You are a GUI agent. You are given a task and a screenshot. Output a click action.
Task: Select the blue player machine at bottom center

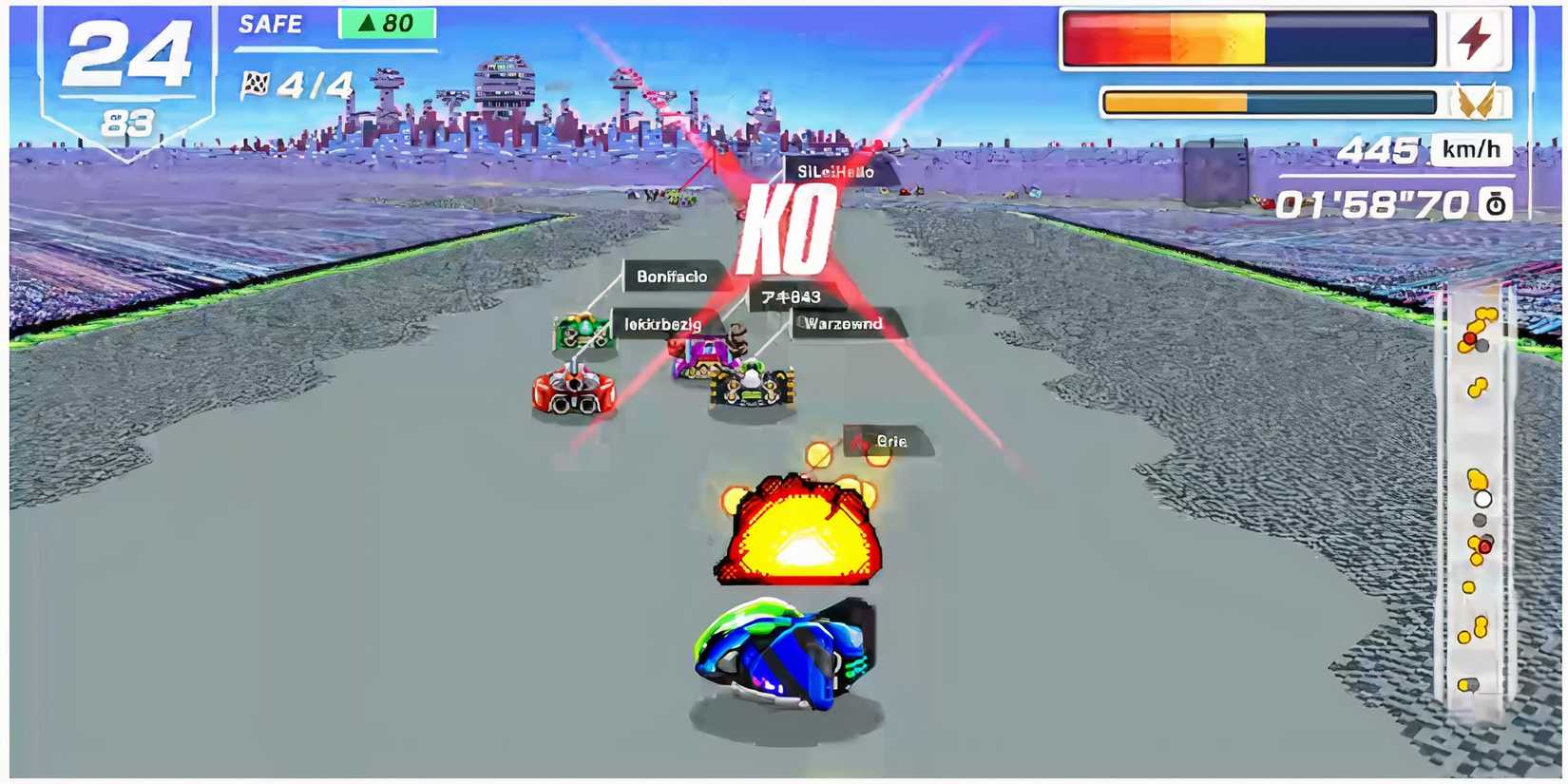pos(781,651)
